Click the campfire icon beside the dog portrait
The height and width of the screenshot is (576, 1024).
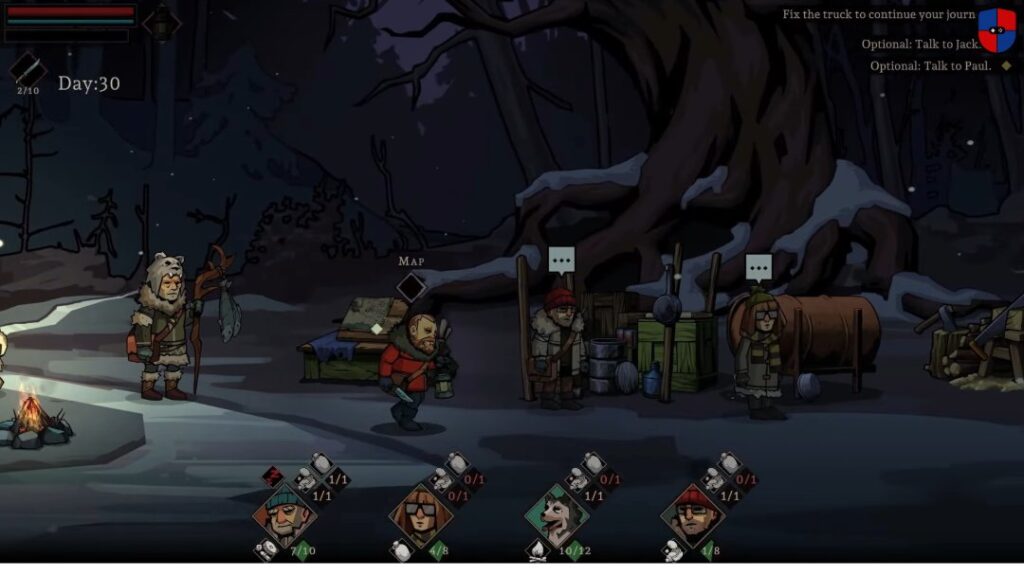point(537,550)
